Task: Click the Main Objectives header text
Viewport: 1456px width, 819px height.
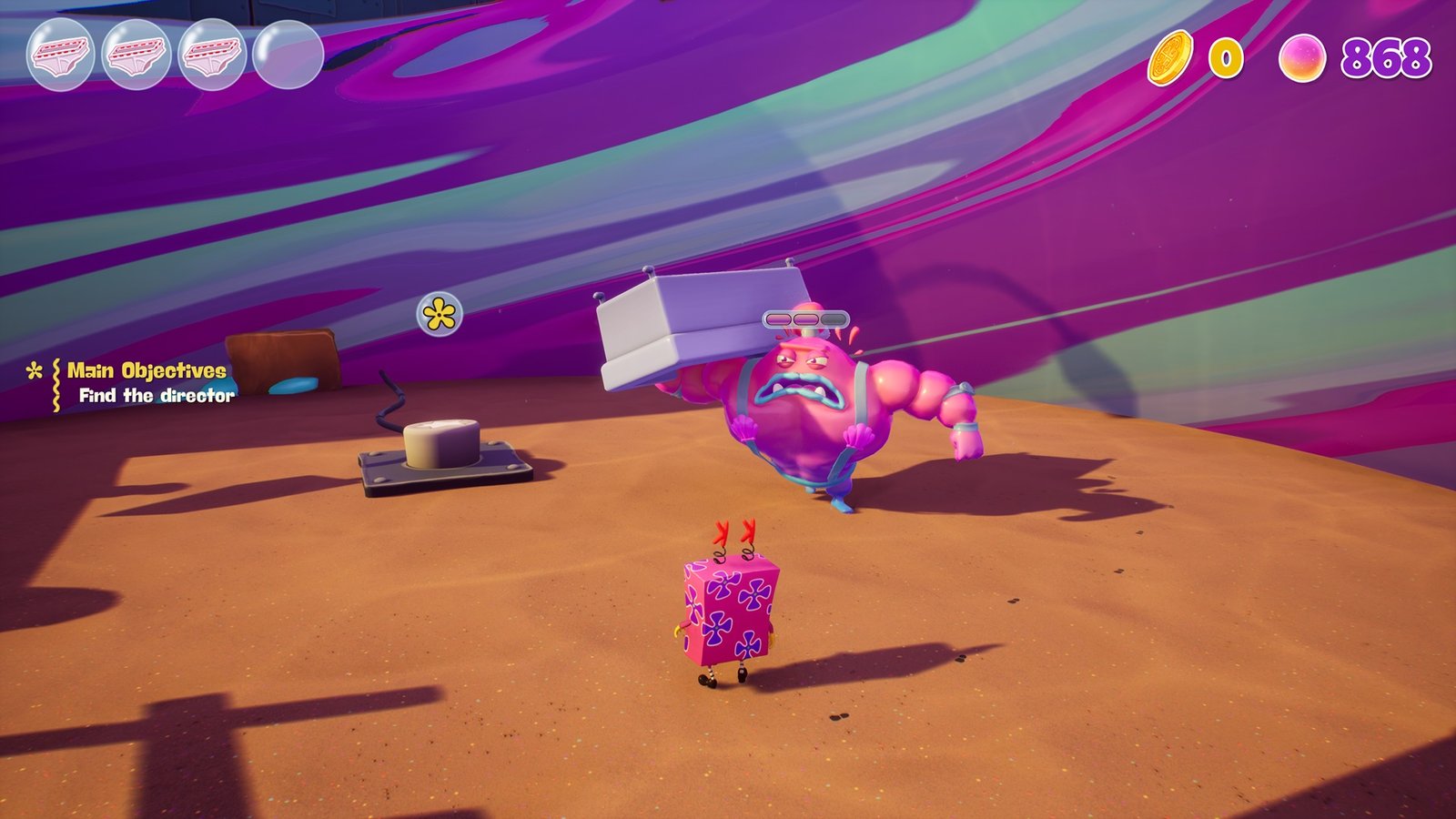Action: point(146,370)
